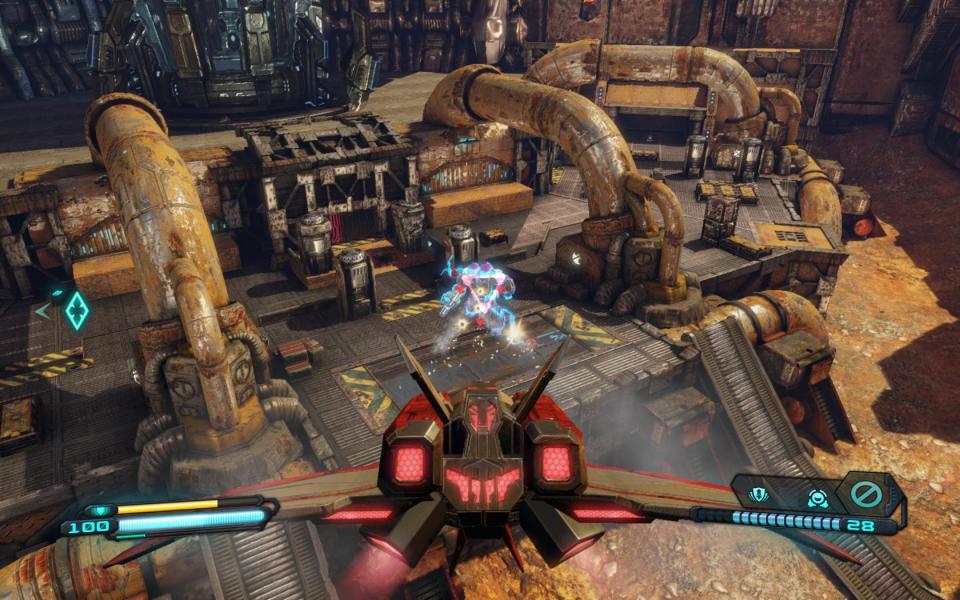Viewport: 960px width, 600px height.
Task: Click the crossed-out circle weapon slot
Action: tap(864, 494)
